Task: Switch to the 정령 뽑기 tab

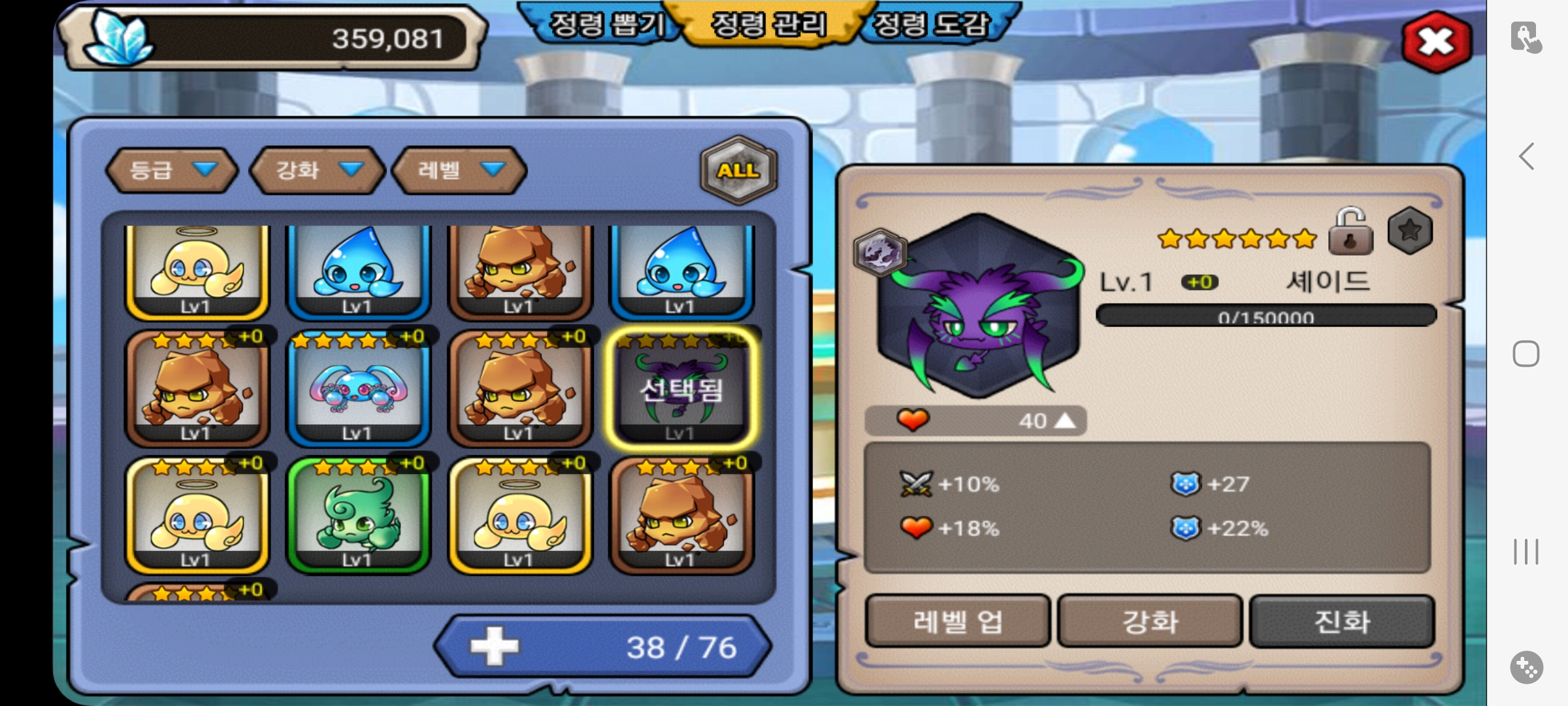Action: pos(606,25)
